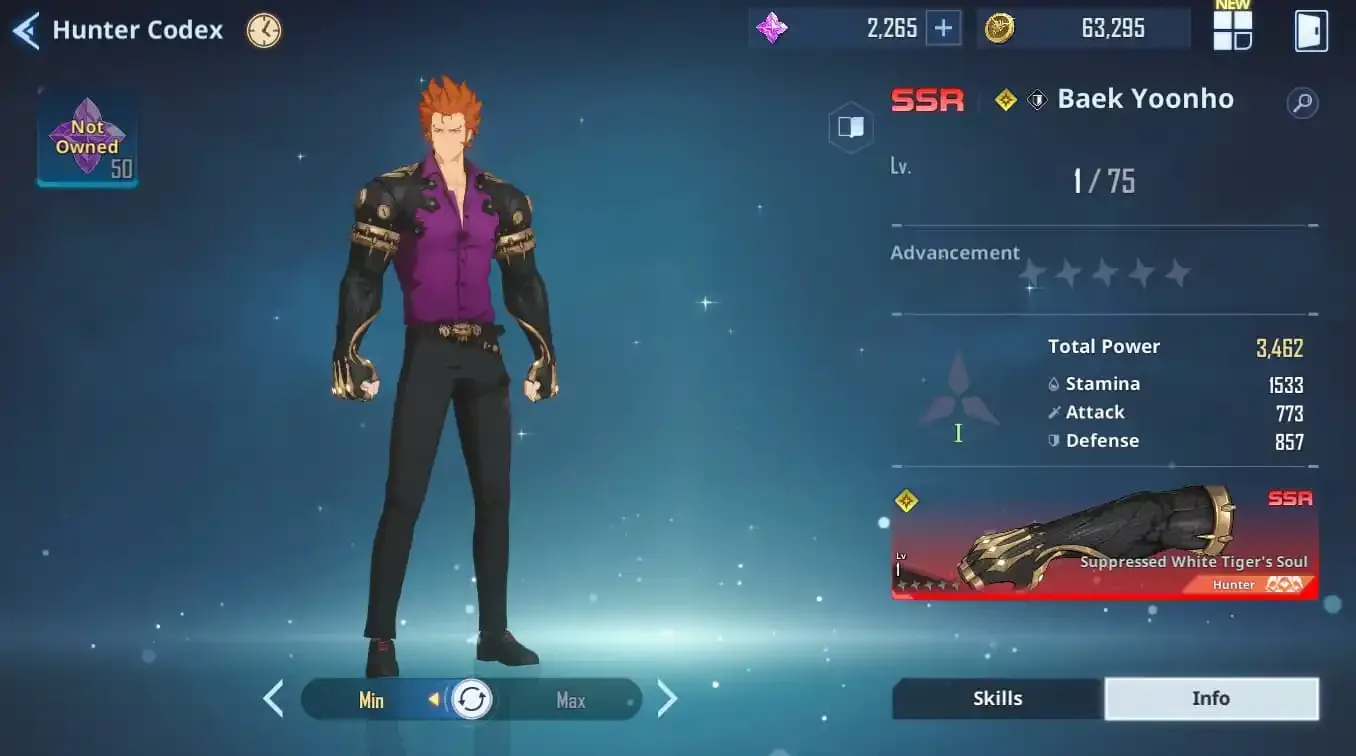
Task: Click the plus button to buy more diamonds
Action: tap(941, 28)
